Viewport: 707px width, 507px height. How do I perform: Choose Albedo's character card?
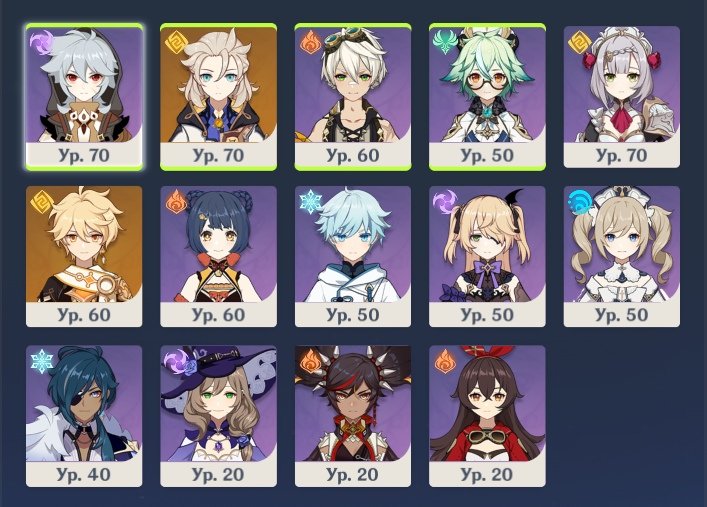[x=218, y=96]
